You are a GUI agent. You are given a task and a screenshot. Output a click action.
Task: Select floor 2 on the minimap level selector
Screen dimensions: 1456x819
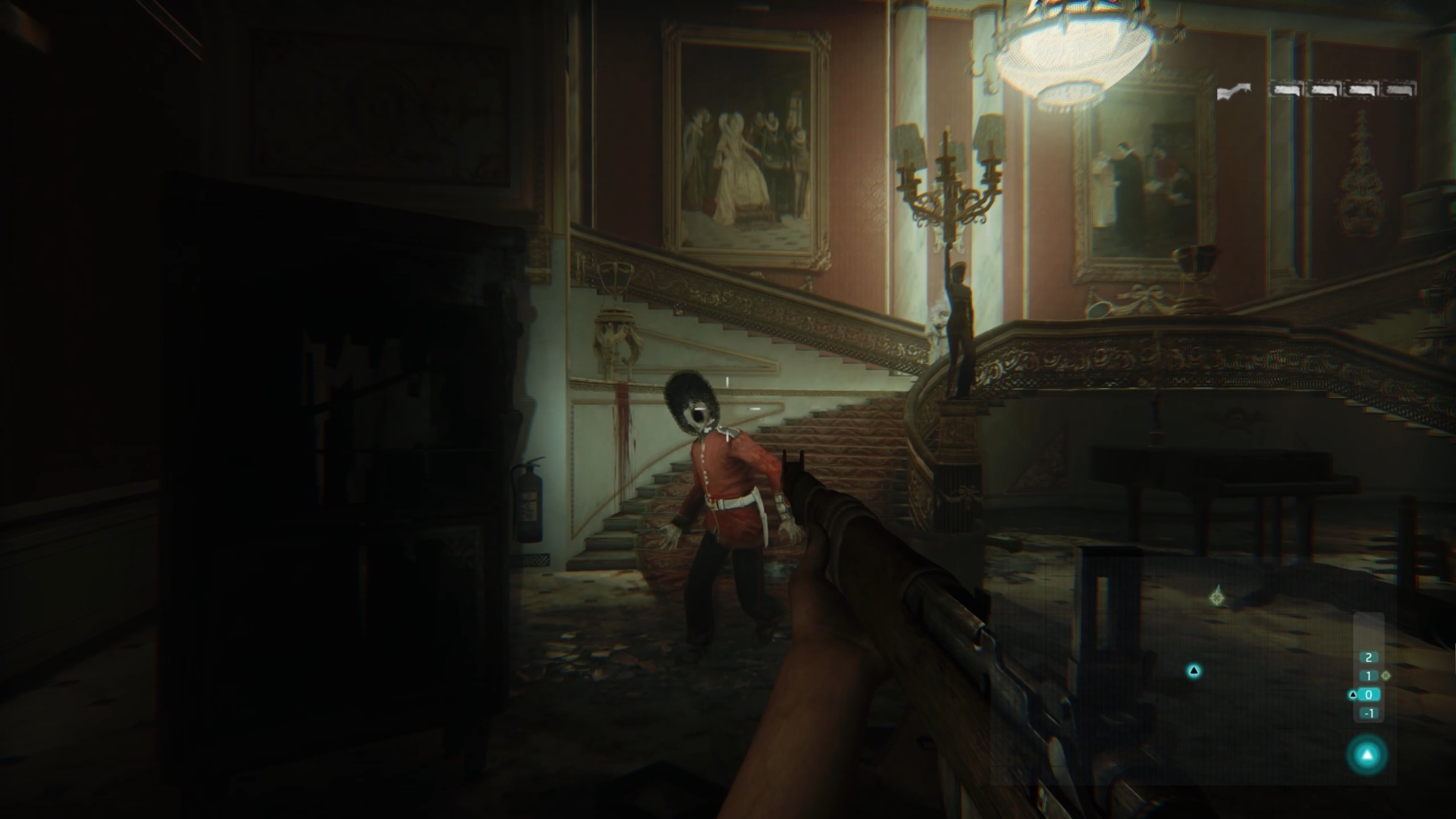[x=1369, y=657]
